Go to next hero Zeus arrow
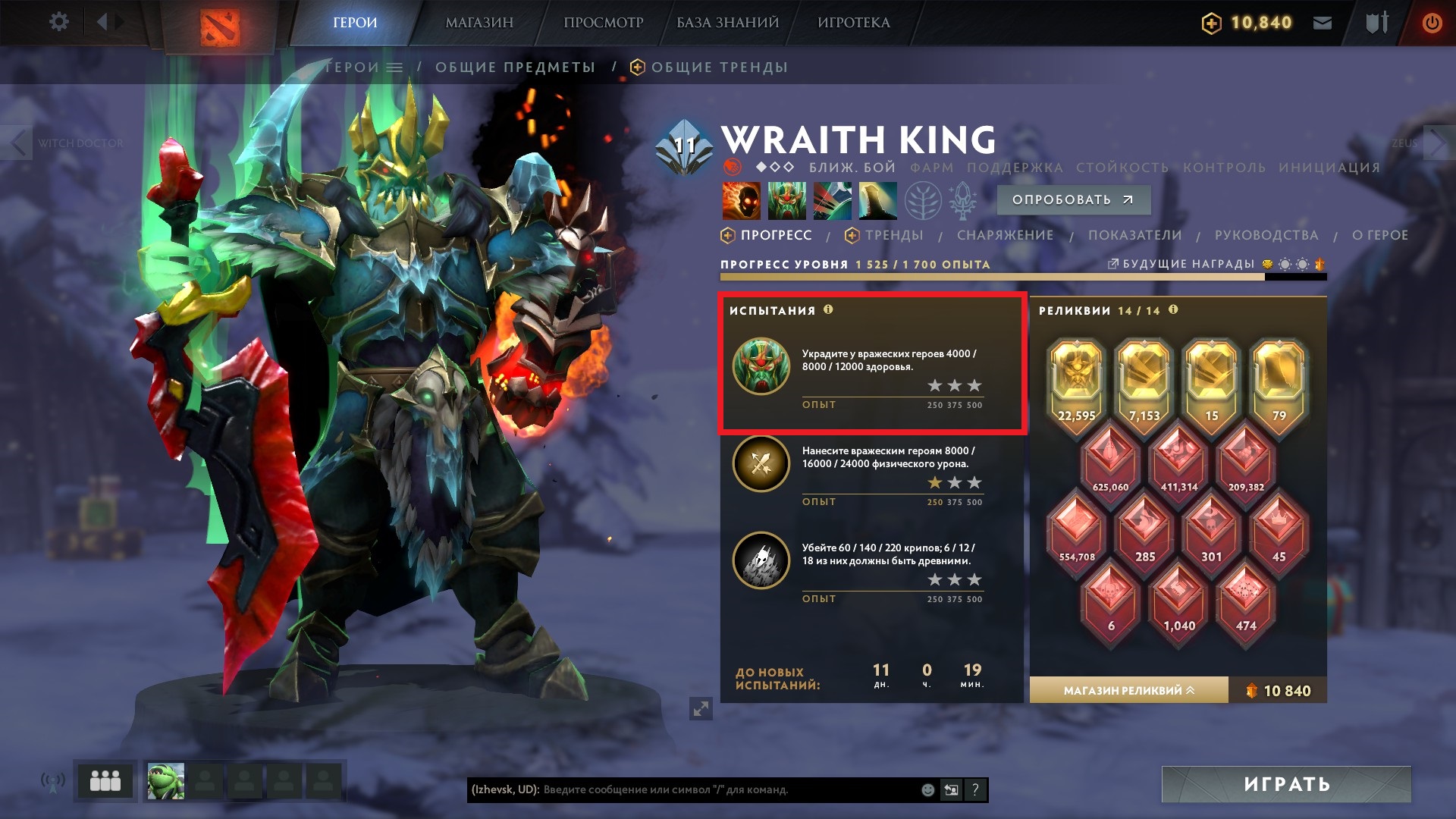Image resolution: width=1456 pixels, height=819 pixels. 1438,143
